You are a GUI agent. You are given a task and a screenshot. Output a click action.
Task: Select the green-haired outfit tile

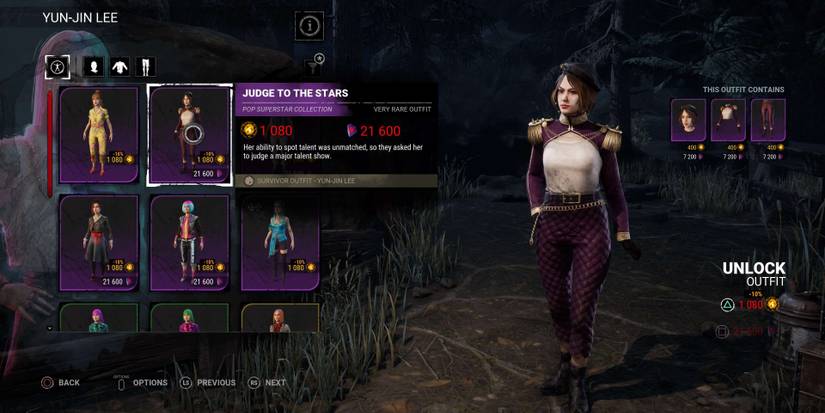coord(190,318)
